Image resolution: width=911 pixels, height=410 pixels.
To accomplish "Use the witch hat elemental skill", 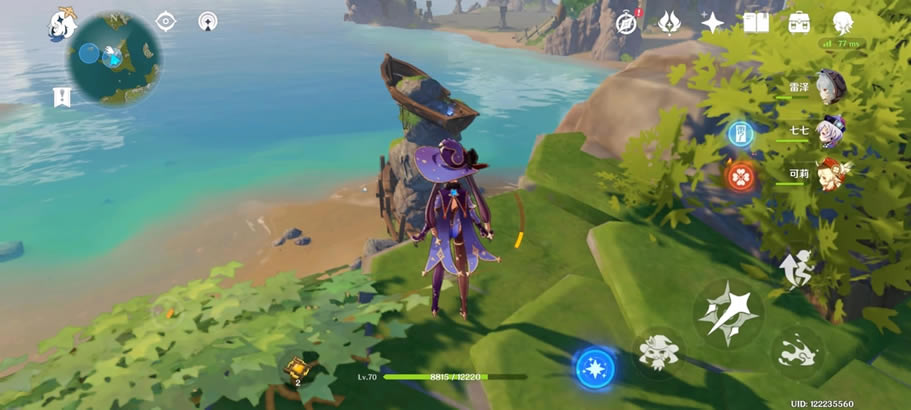I will pyautogui.click(x=659, y=353).
